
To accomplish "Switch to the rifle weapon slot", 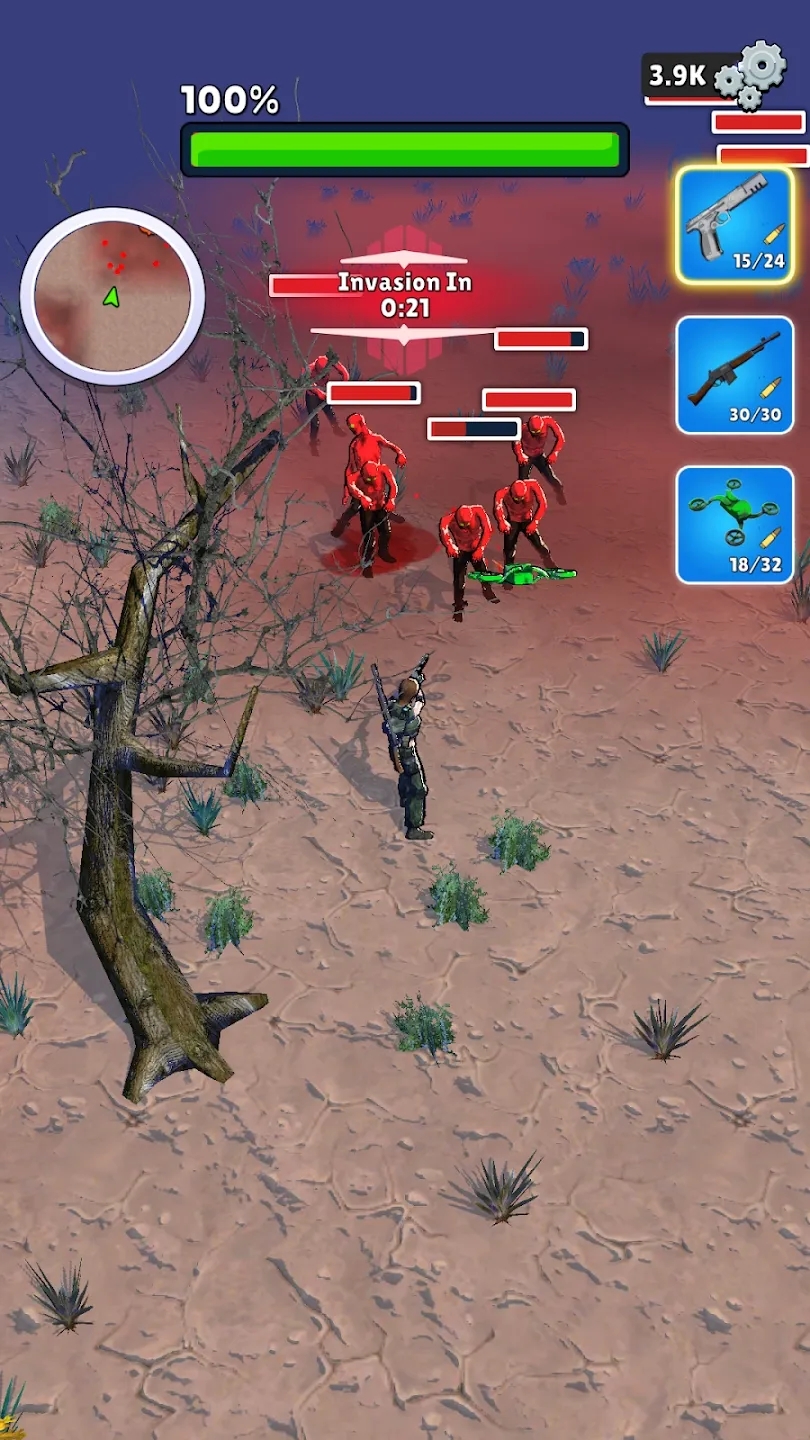I will pyautogui.click(x=735, y=375).
